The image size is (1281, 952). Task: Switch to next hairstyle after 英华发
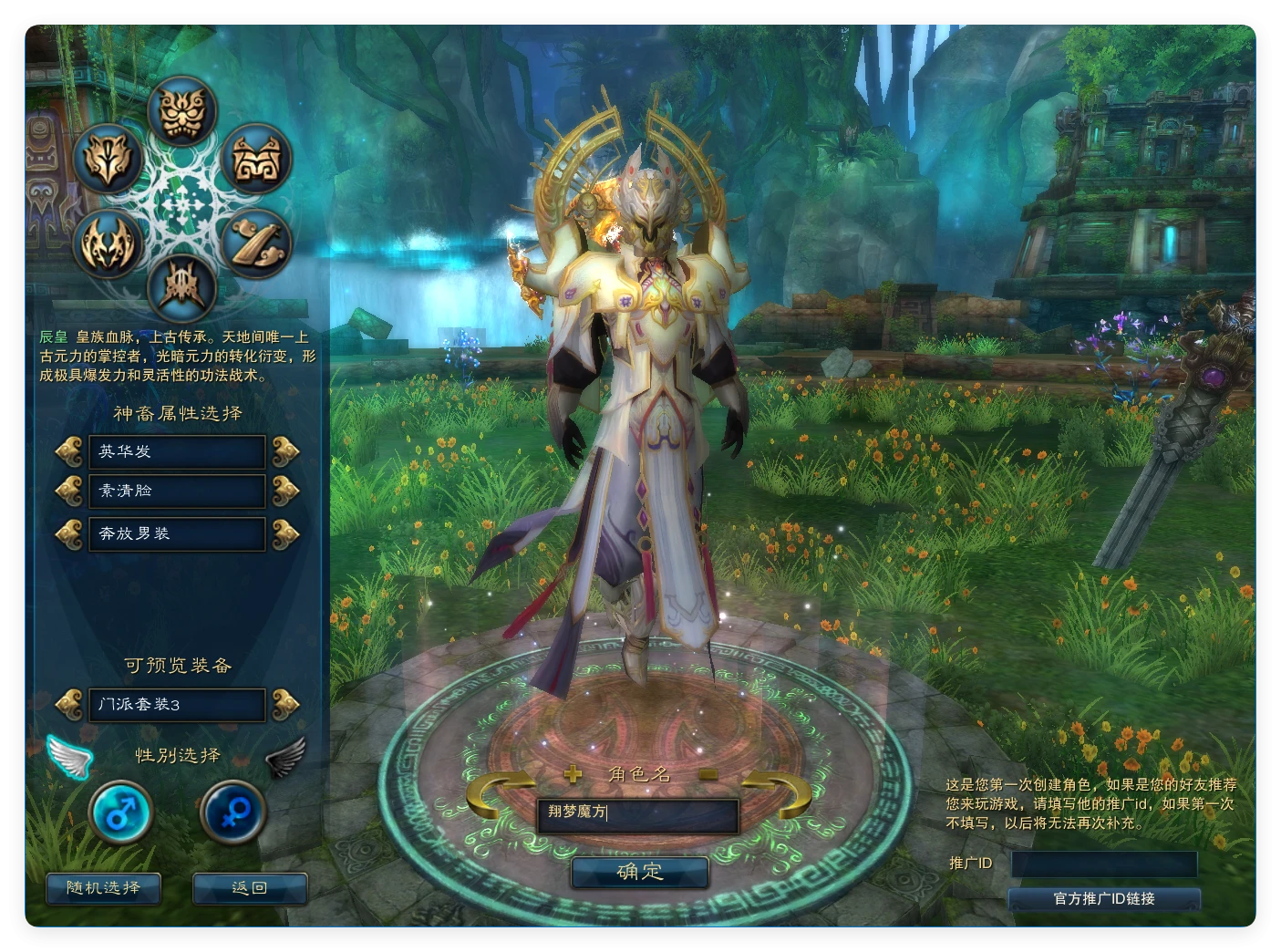[x=285, y=450]
